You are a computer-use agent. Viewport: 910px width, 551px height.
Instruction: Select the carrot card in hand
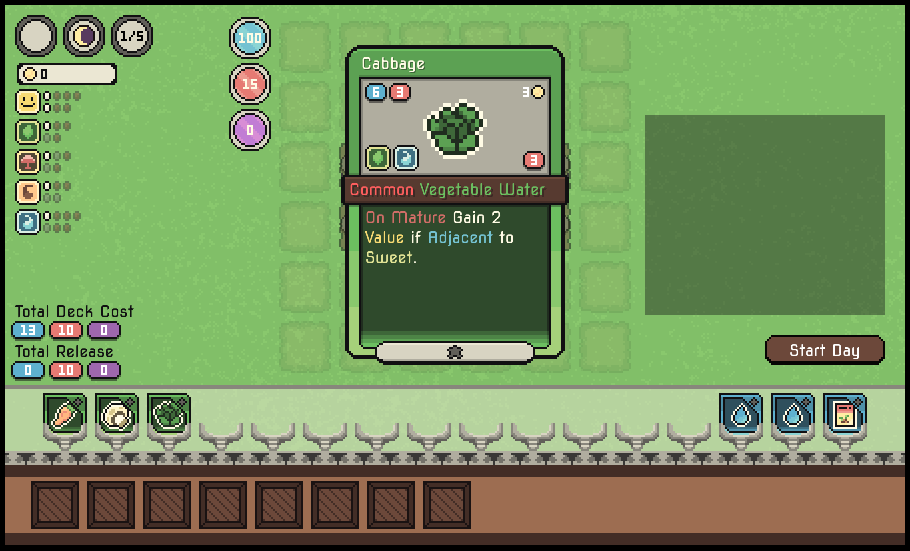coord(64,413)
